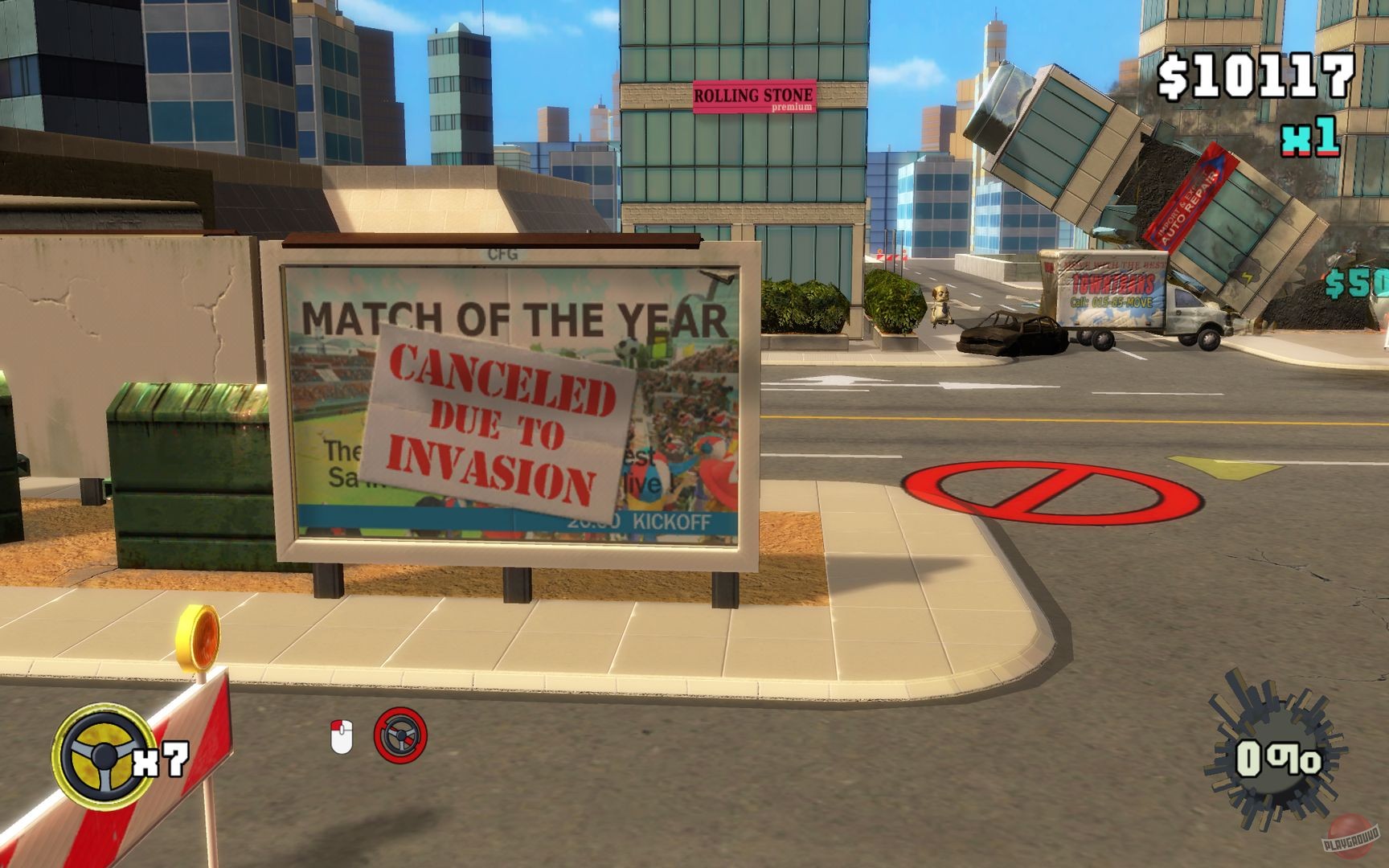Click the mouse left-button hint icon
This screenshot has height=868, width=1389.
tap(342, 738)
